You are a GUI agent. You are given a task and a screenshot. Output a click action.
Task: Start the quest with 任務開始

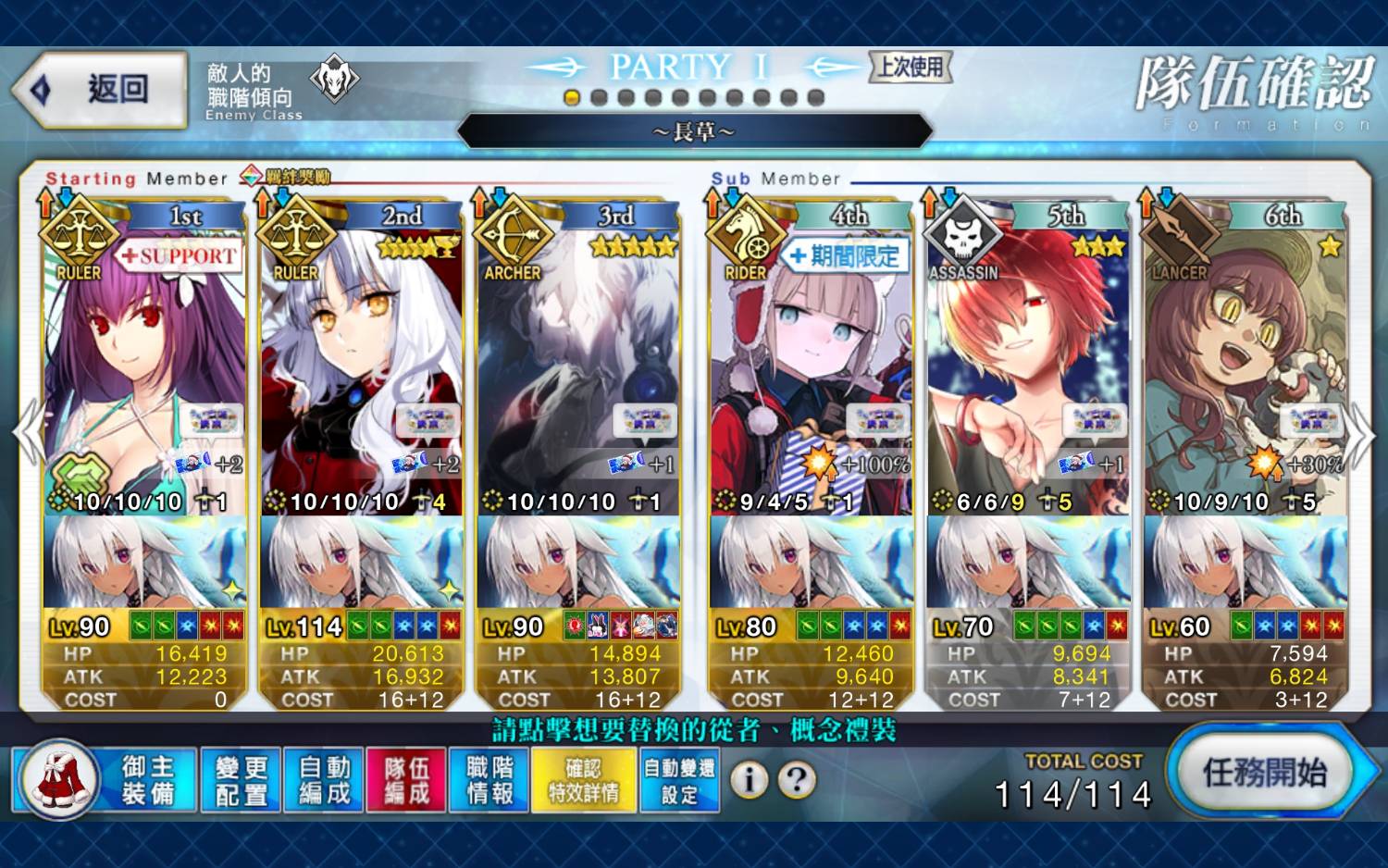coord(1264,773)
